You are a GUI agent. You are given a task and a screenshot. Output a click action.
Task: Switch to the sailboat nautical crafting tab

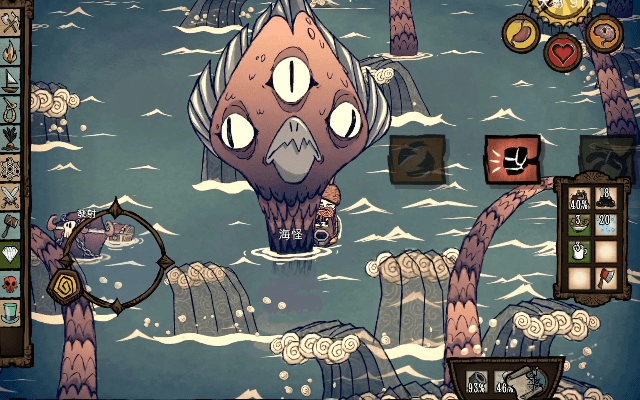(11, 80)
